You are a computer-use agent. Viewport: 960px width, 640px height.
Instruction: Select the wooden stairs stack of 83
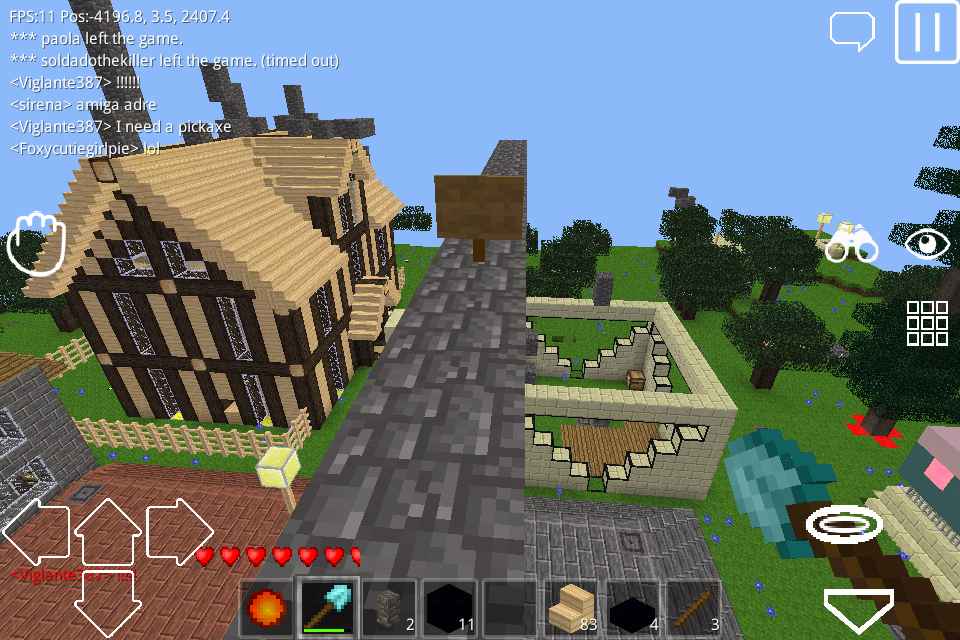pyautogui.click(x=571, y=607)
